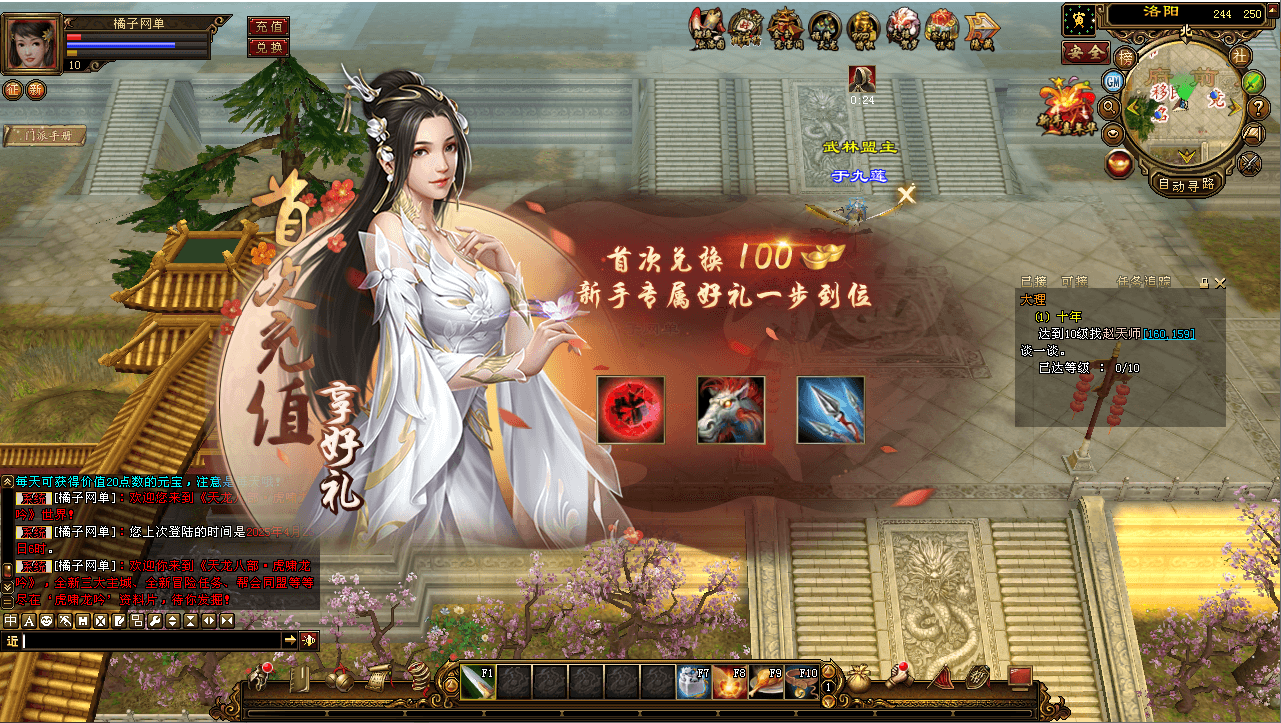Click the question mark help icon
Viewport: 1281px width, 723px height.
point(1259,107)
